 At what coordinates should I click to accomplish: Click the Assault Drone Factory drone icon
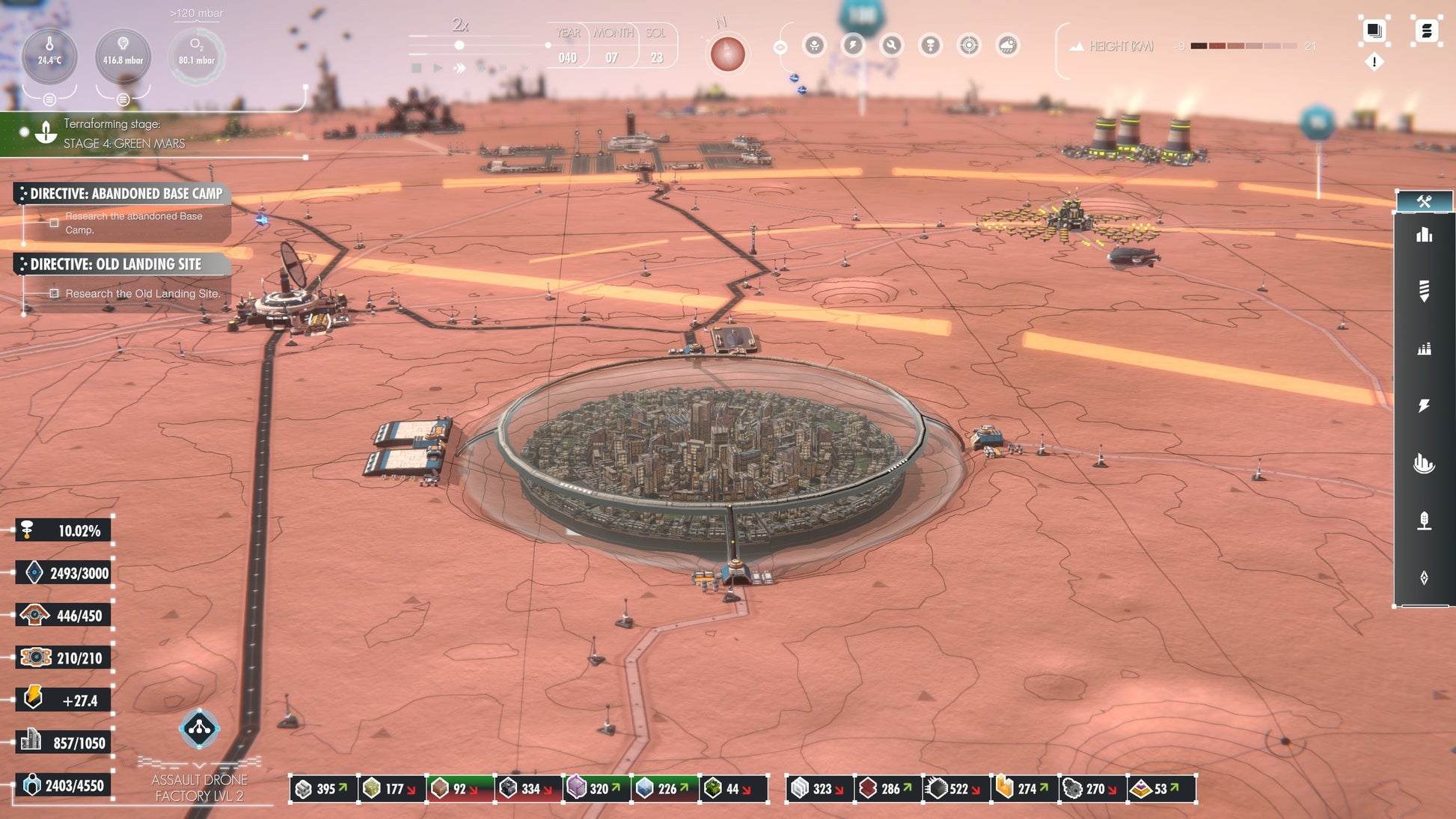[199, 728]
